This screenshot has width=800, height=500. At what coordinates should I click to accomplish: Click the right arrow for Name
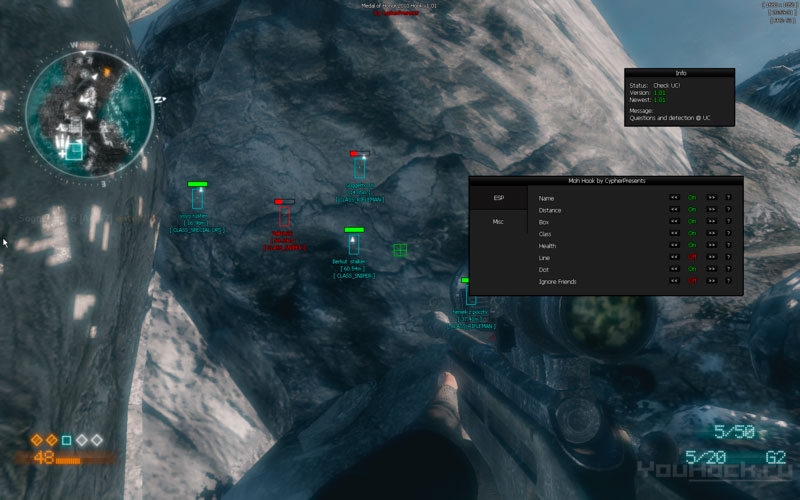pos(711,198)
